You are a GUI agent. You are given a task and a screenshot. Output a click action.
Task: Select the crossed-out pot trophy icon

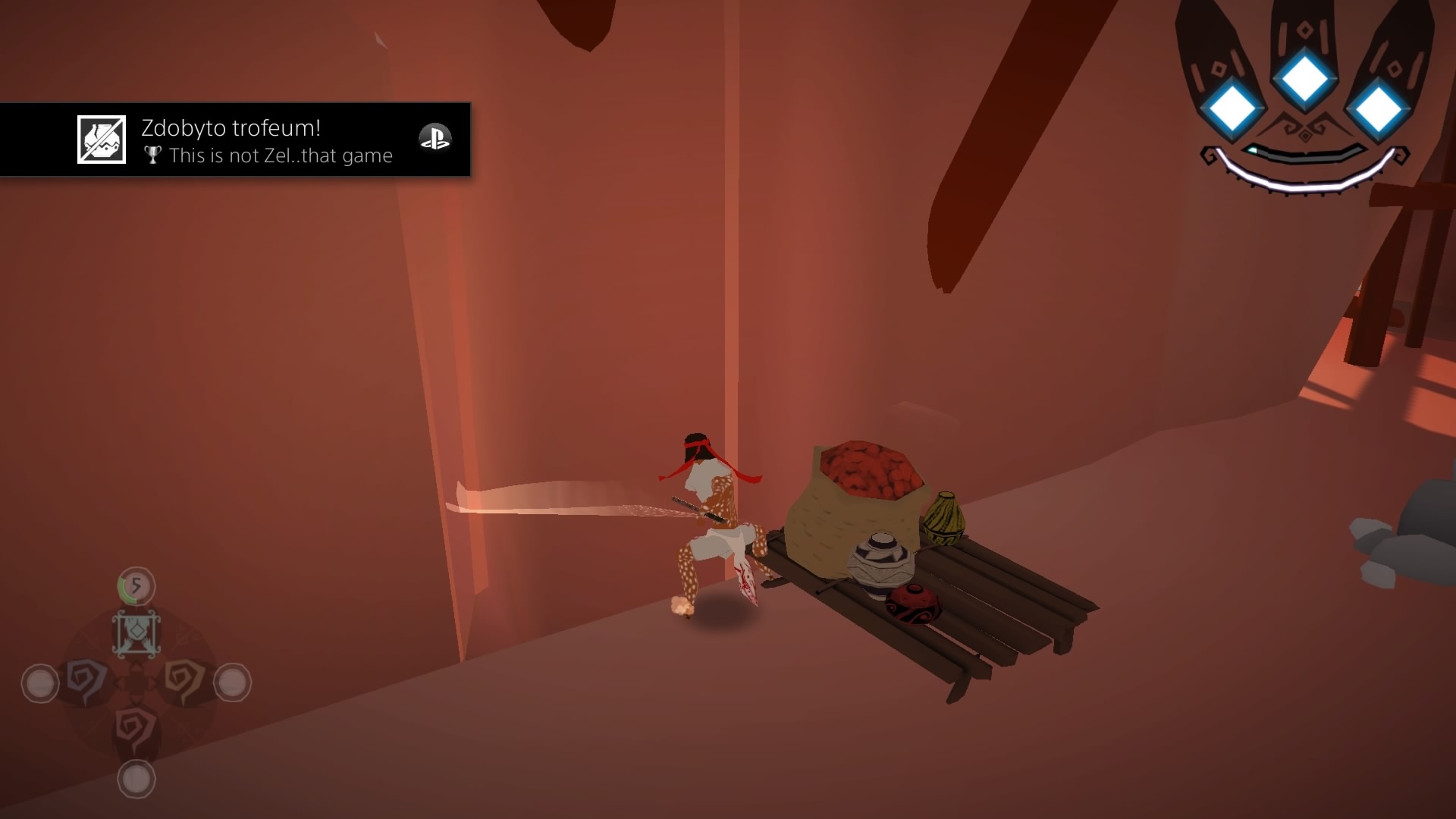point(102,140)
